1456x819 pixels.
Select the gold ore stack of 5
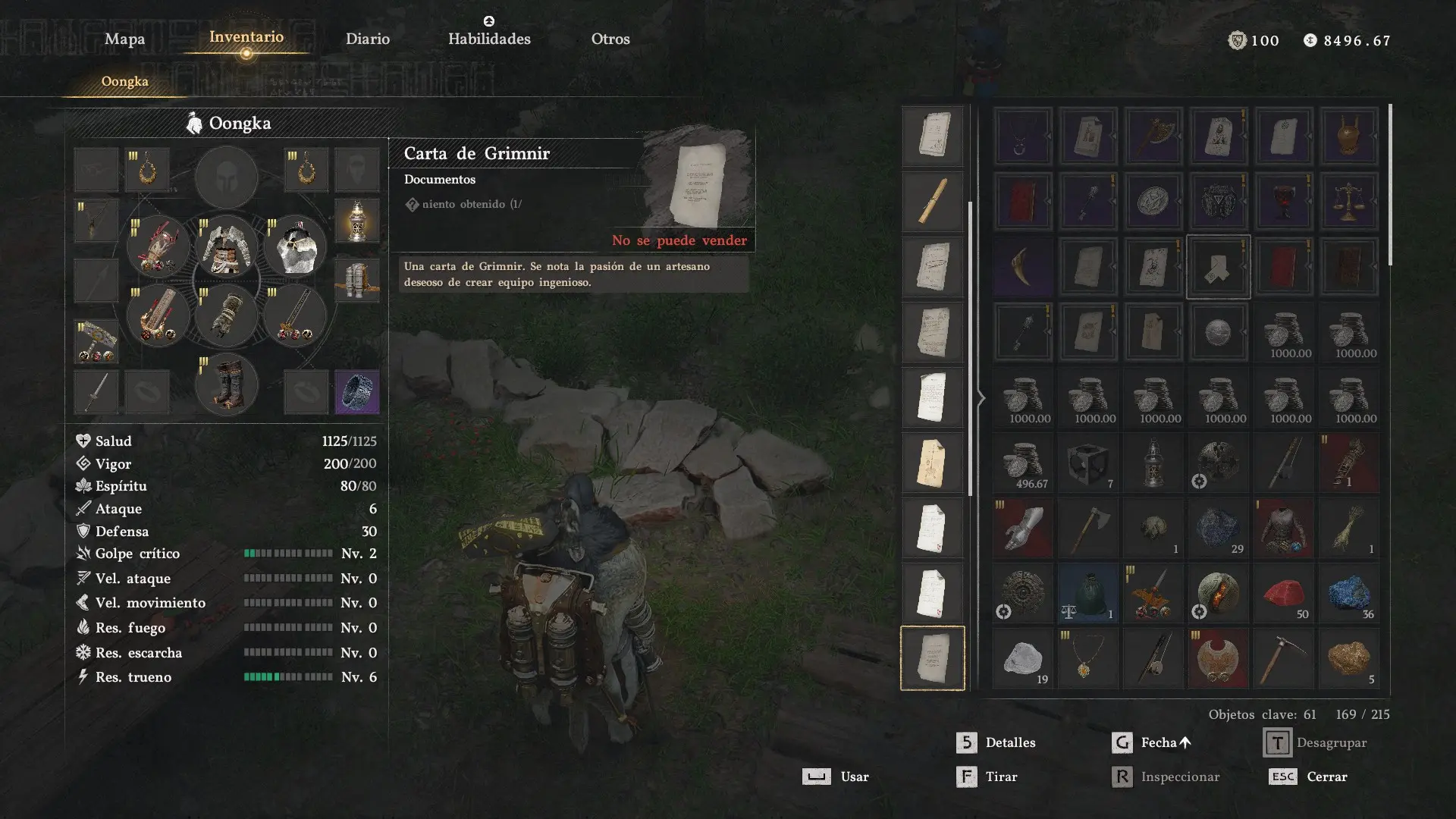tap(1348, 658)
